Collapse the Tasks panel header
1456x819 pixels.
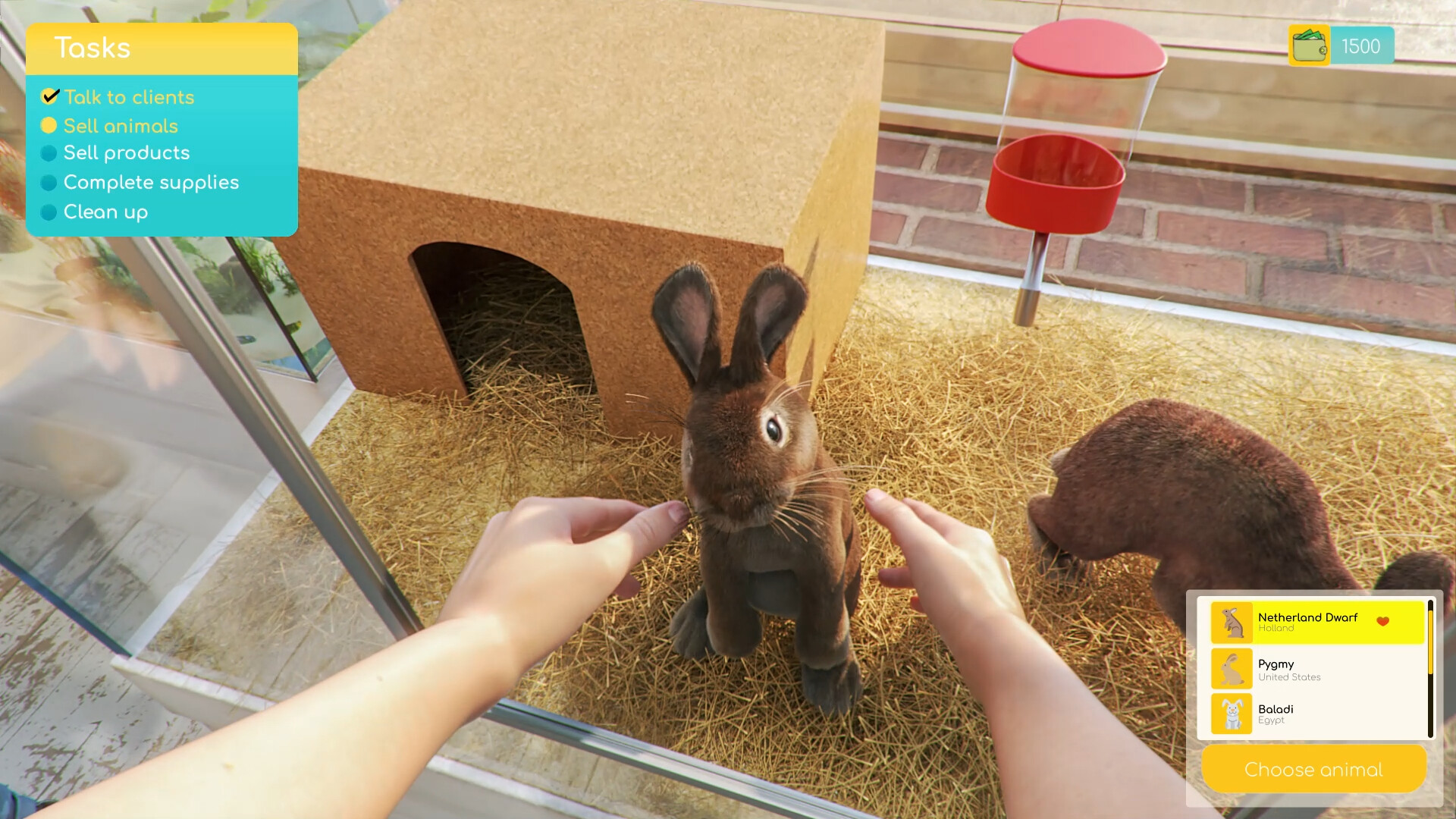(162, 49)
